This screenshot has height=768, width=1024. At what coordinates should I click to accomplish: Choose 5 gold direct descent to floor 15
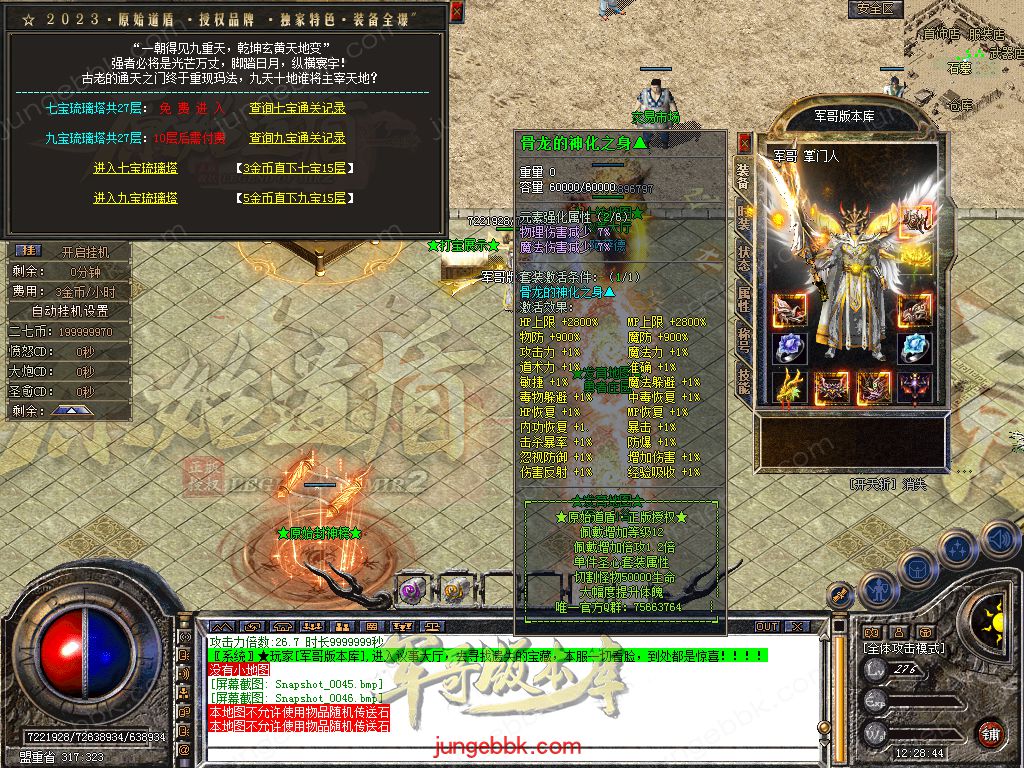[294, 198]
